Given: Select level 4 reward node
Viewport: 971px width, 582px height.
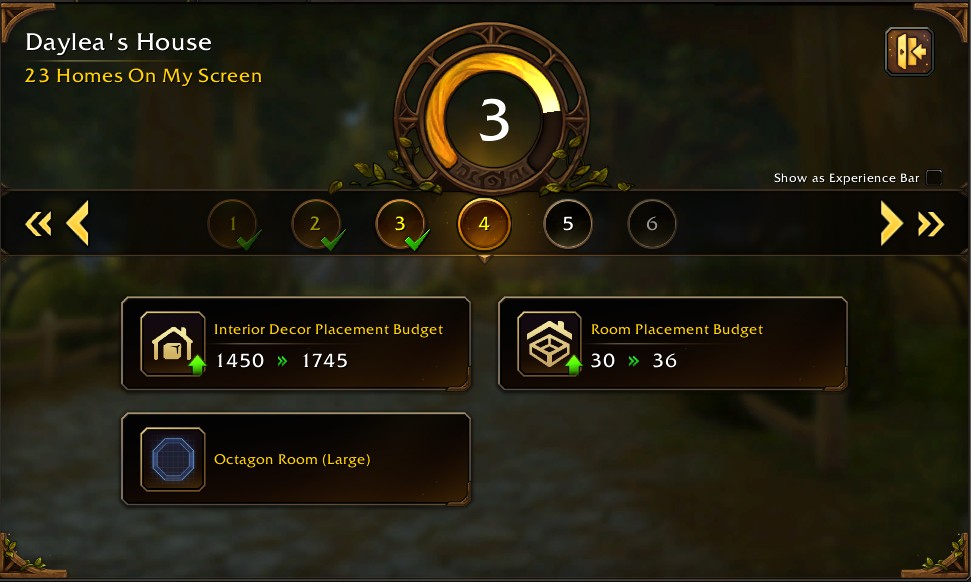Looking at the screenshot, I should [x=484, y=224].
